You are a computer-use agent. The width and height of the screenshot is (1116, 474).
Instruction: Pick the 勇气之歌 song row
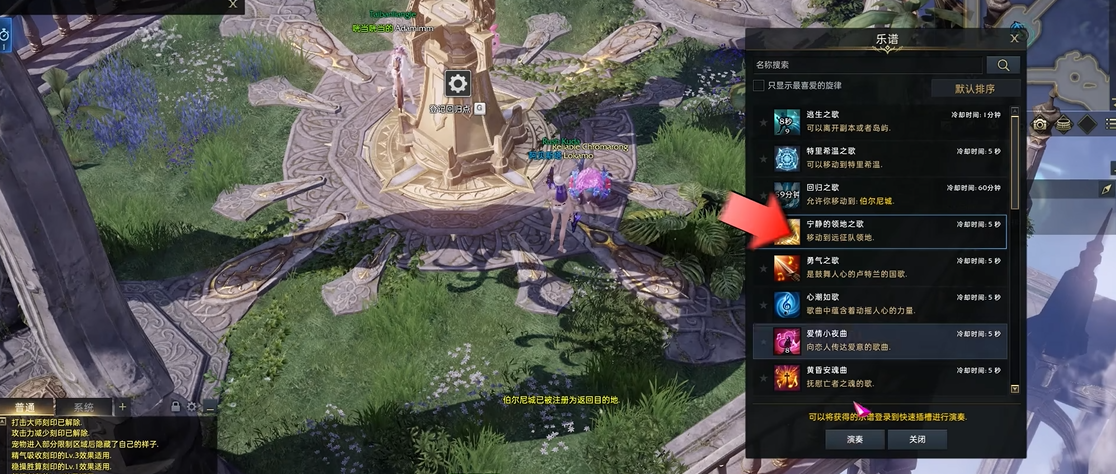(880, 267)
